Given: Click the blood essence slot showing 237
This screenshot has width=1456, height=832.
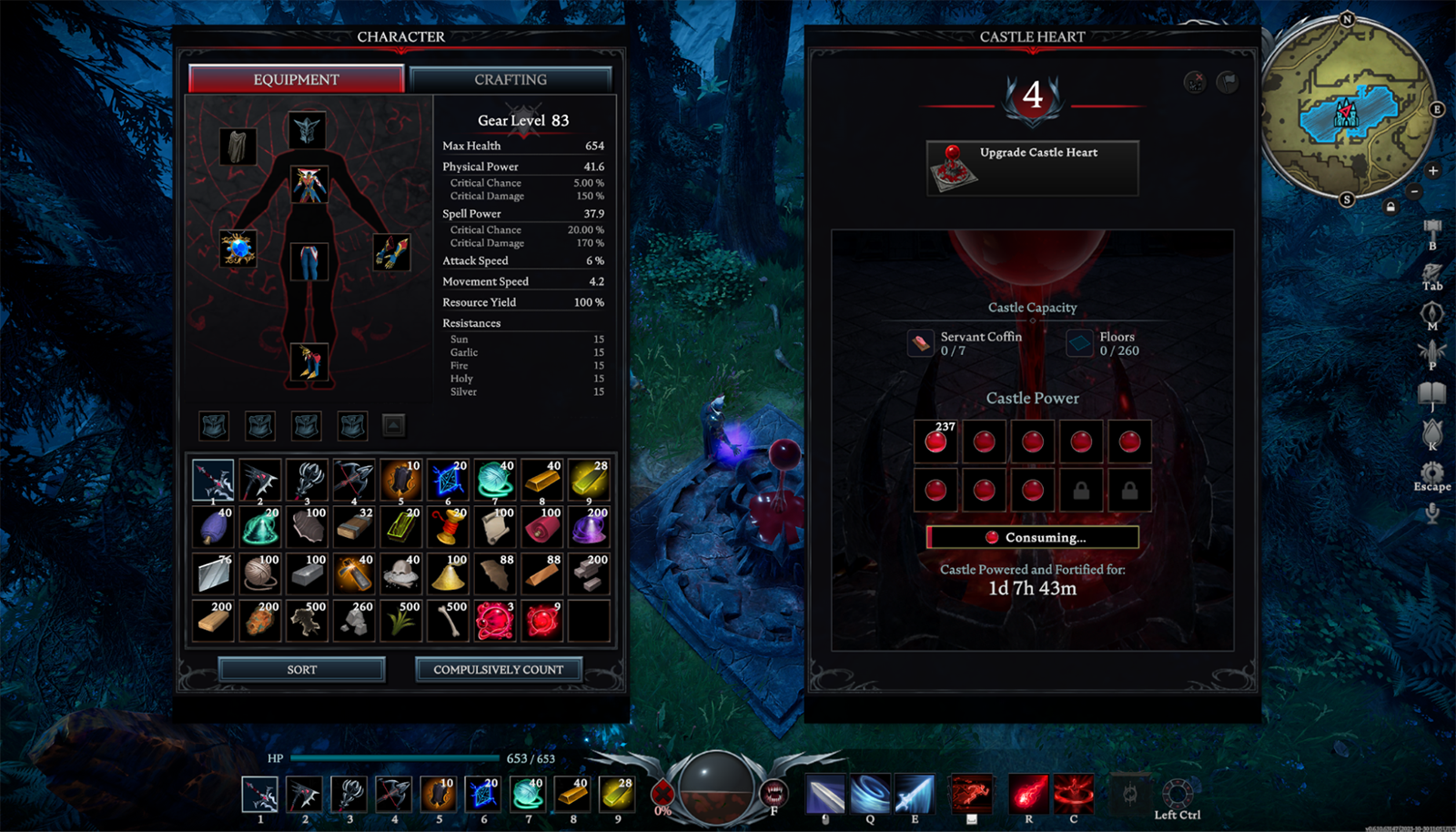Looking at the screenshot, I should 935,441.
